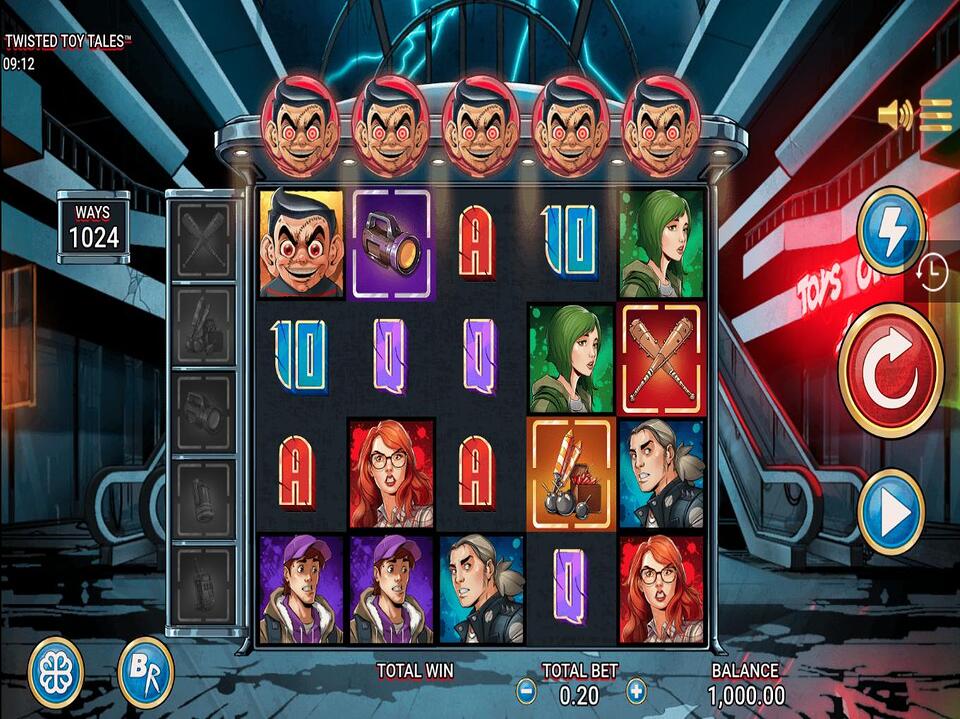
Task: Open the clock history icon
Action: 931,272
